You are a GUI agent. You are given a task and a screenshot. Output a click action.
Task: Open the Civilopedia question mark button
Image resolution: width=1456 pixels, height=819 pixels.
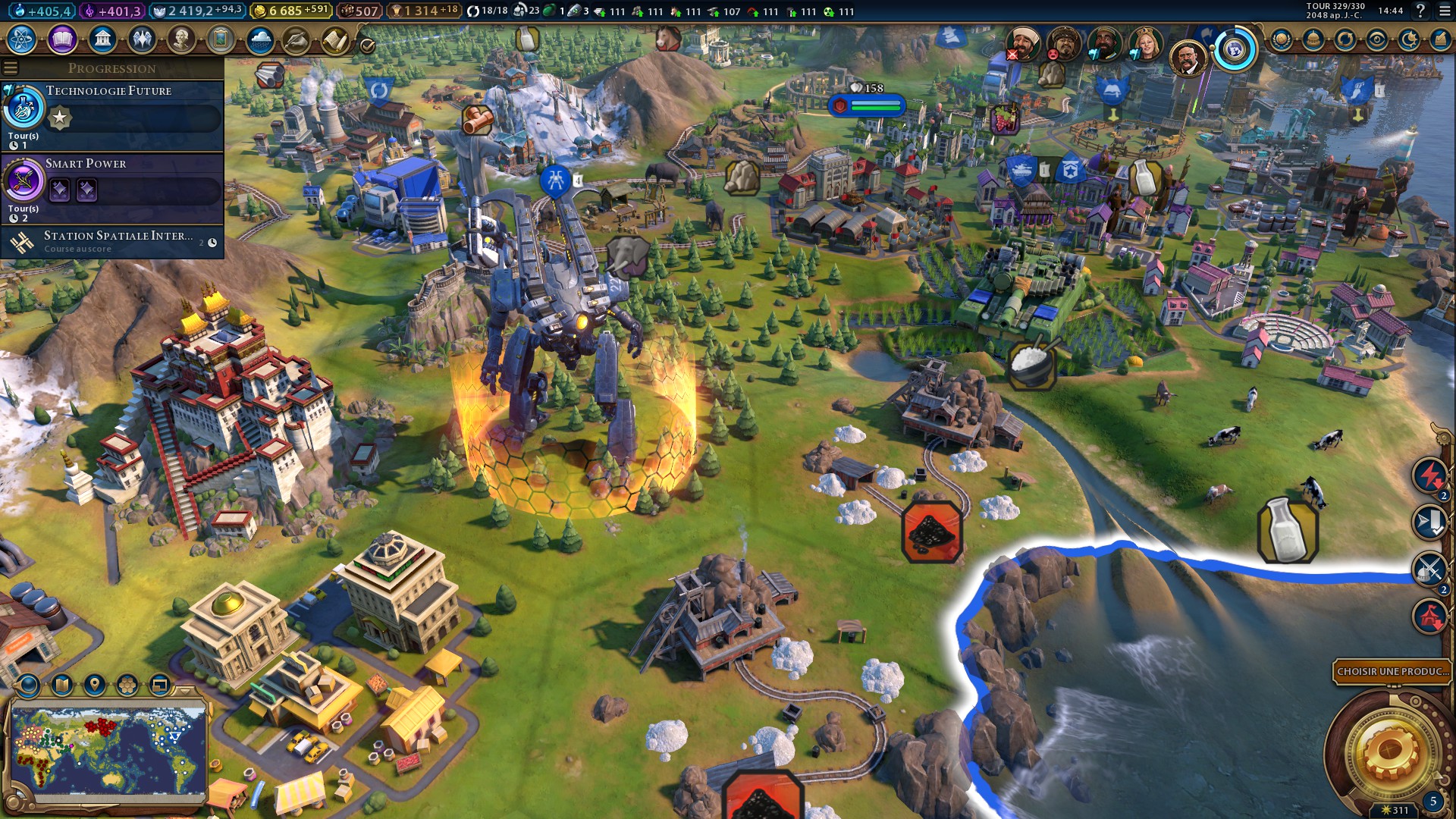pos(1420,11)
